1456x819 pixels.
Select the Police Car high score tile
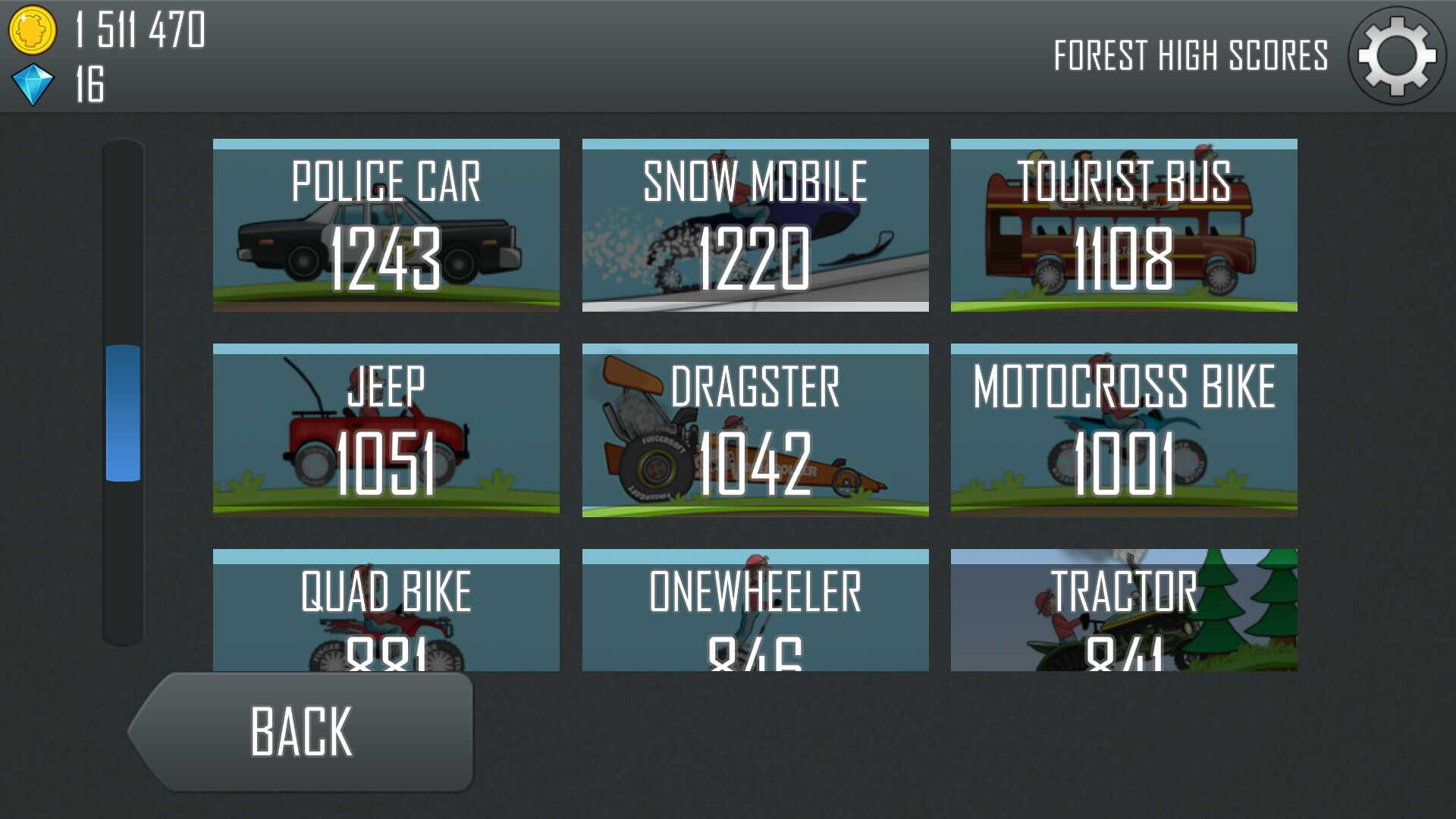tap(386, 225)
